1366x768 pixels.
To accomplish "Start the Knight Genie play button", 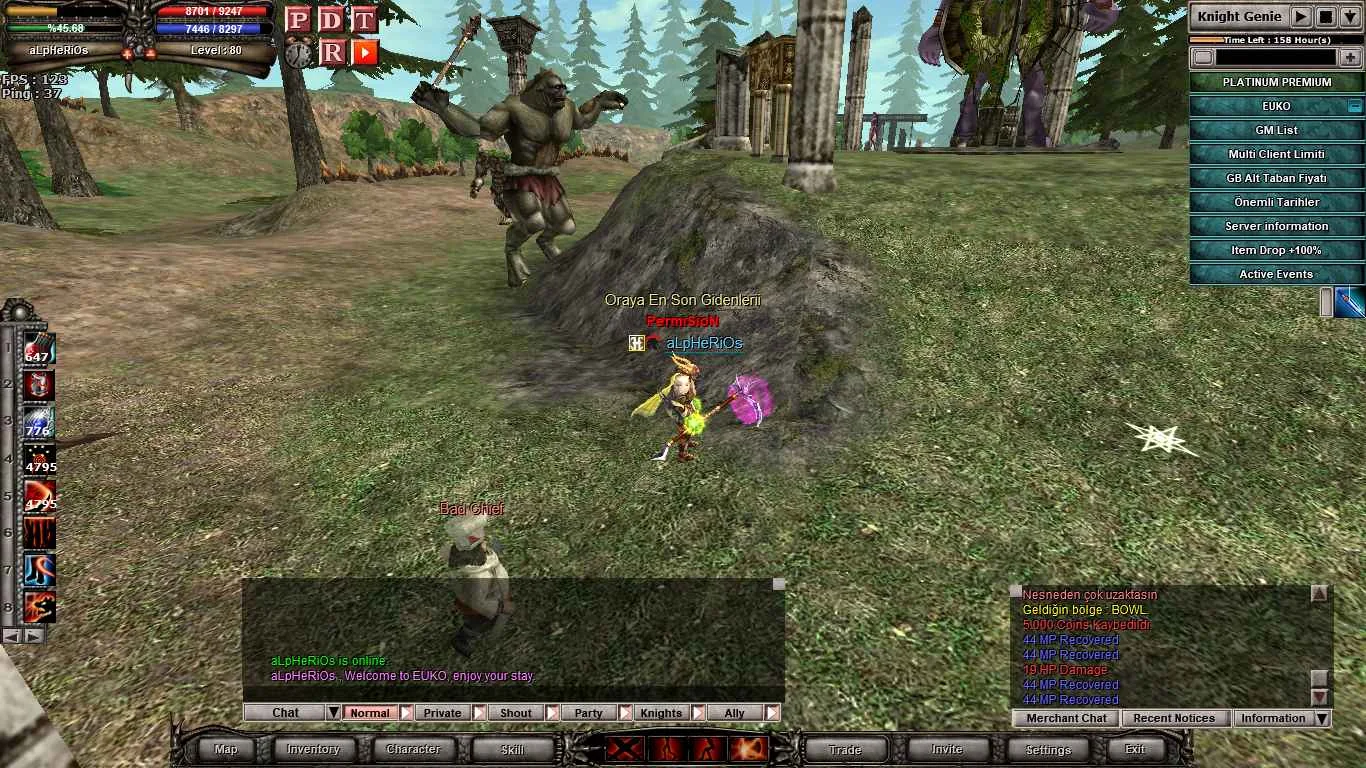I will [1300, 16].
